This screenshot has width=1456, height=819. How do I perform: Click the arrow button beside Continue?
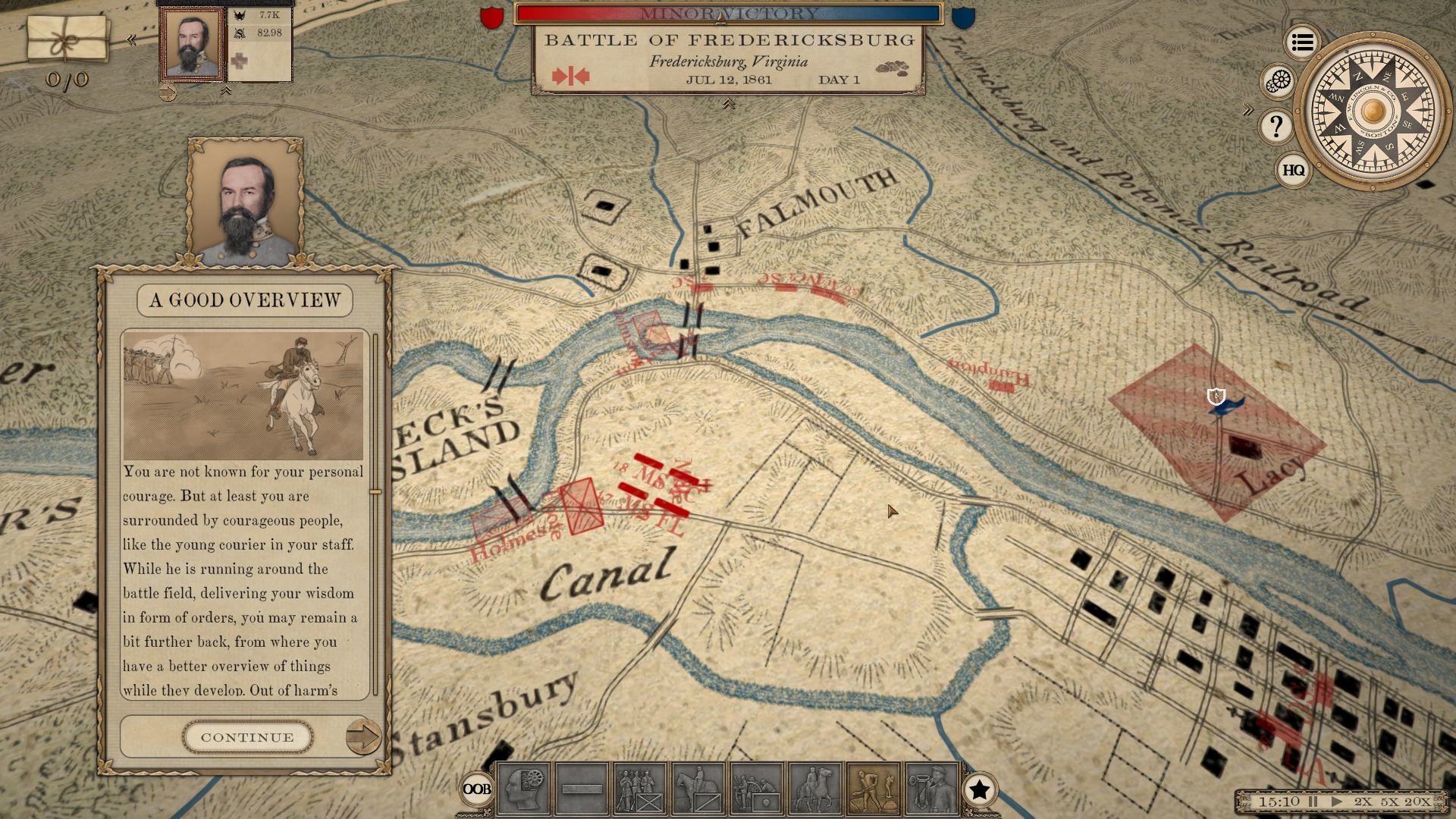point(363,735)
